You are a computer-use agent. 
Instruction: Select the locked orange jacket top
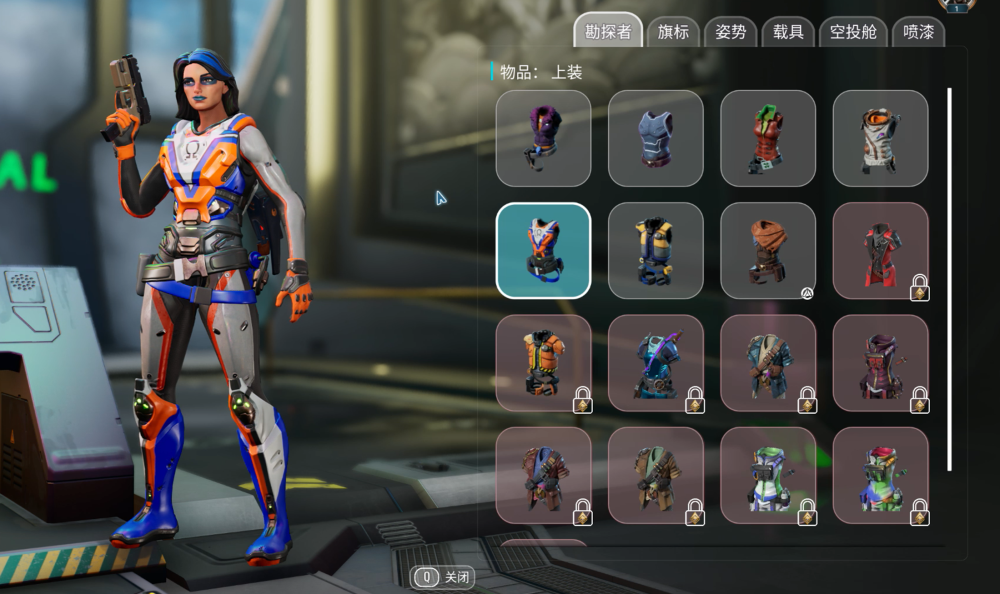tap(543, 363)
